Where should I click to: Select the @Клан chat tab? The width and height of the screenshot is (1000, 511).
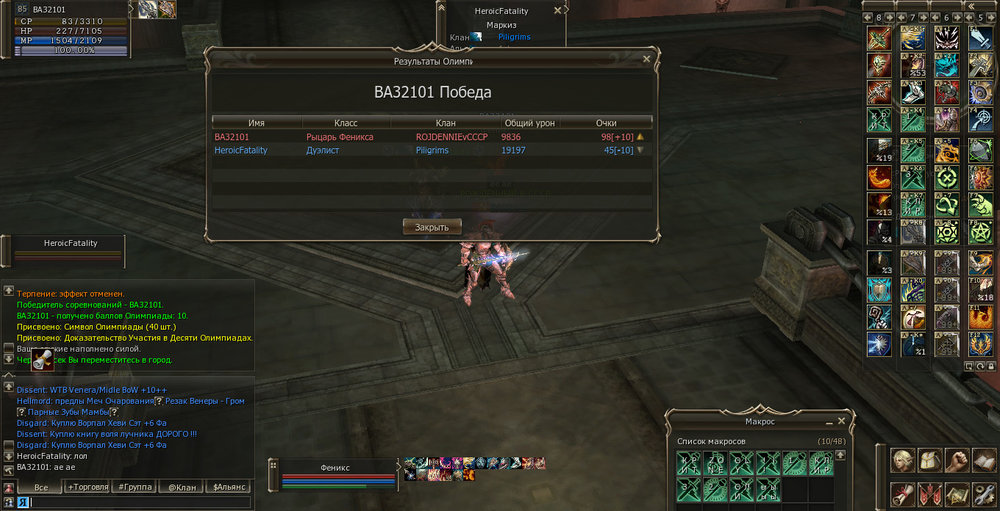(x=181, y=487)
